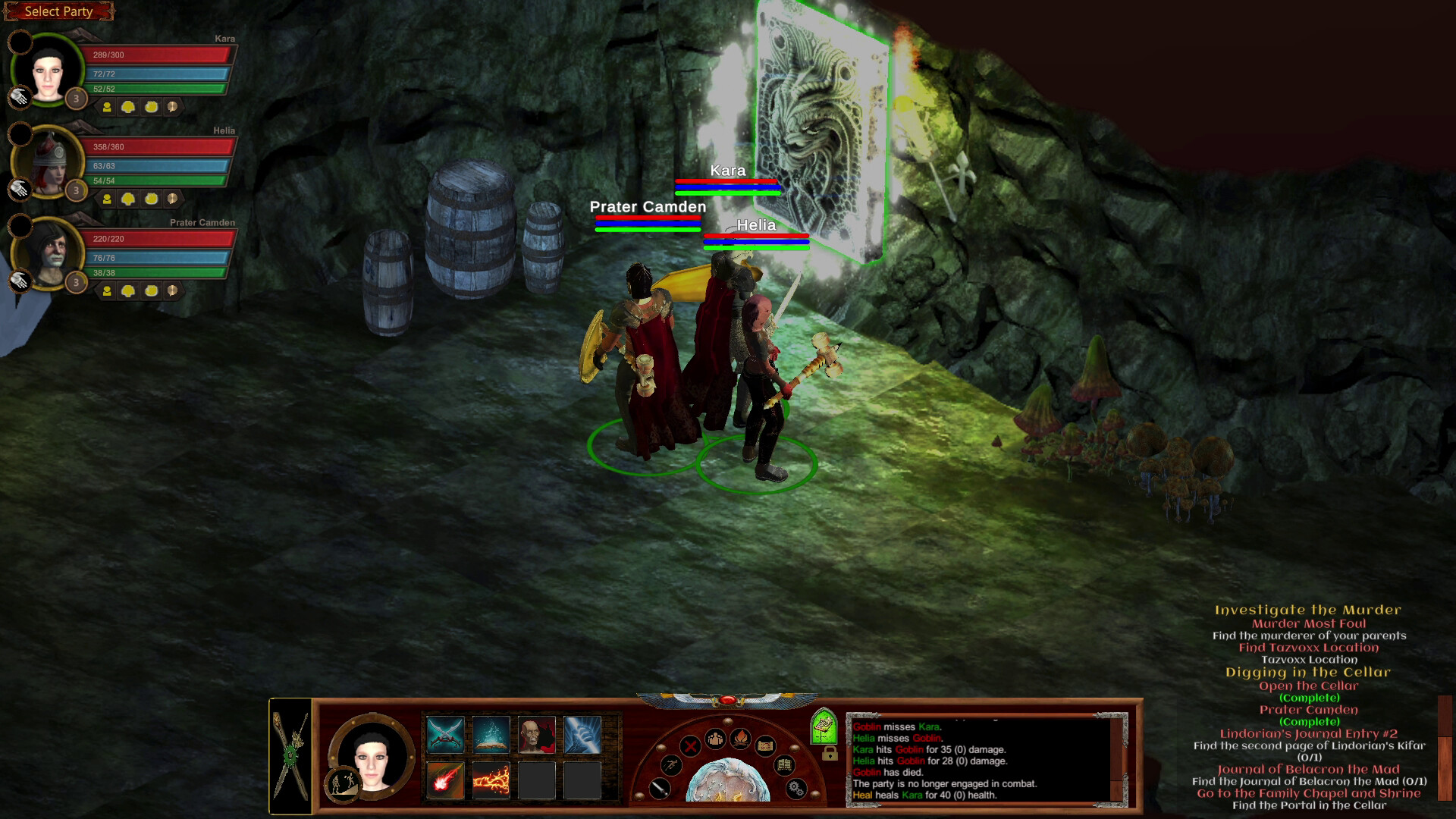Open the campfire rest icon
This screenshot has height=819, width=1456.
click(x=742, y=739)
